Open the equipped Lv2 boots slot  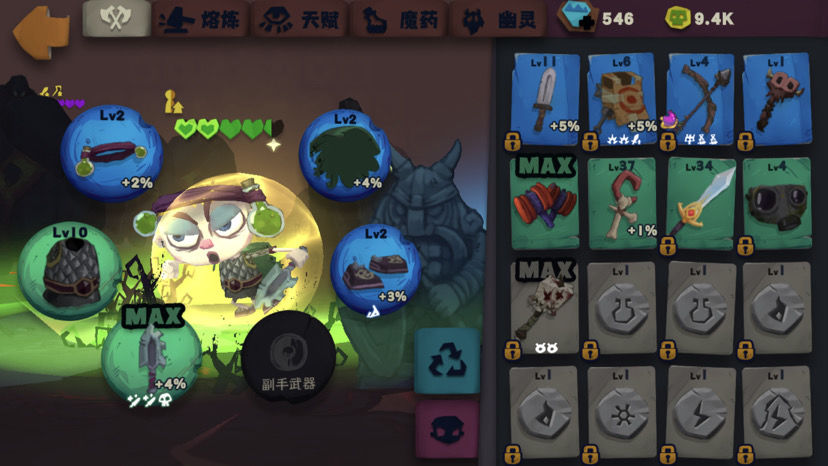point(374,267)
